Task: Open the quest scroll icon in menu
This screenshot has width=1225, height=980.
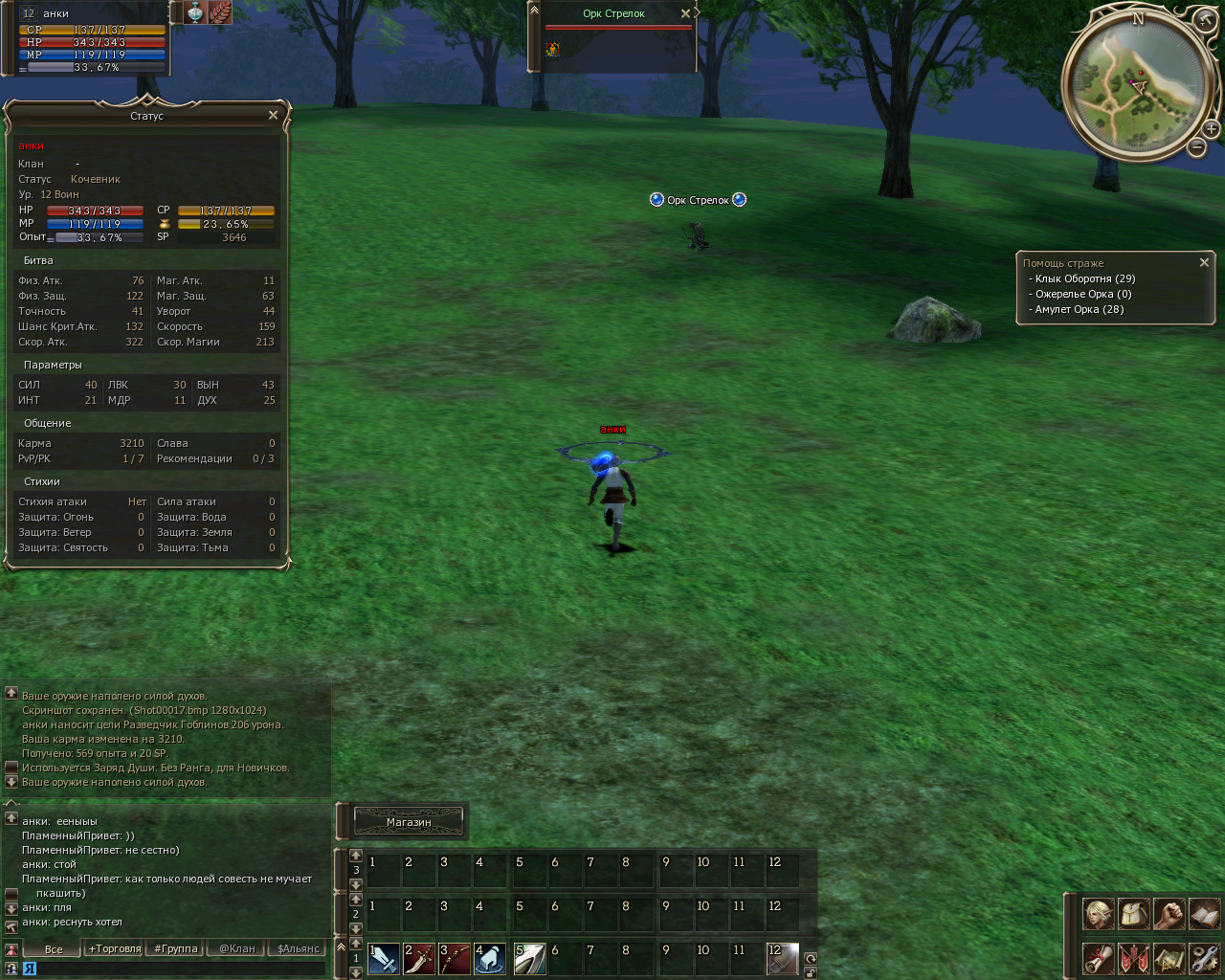Action: (1098, 958)
